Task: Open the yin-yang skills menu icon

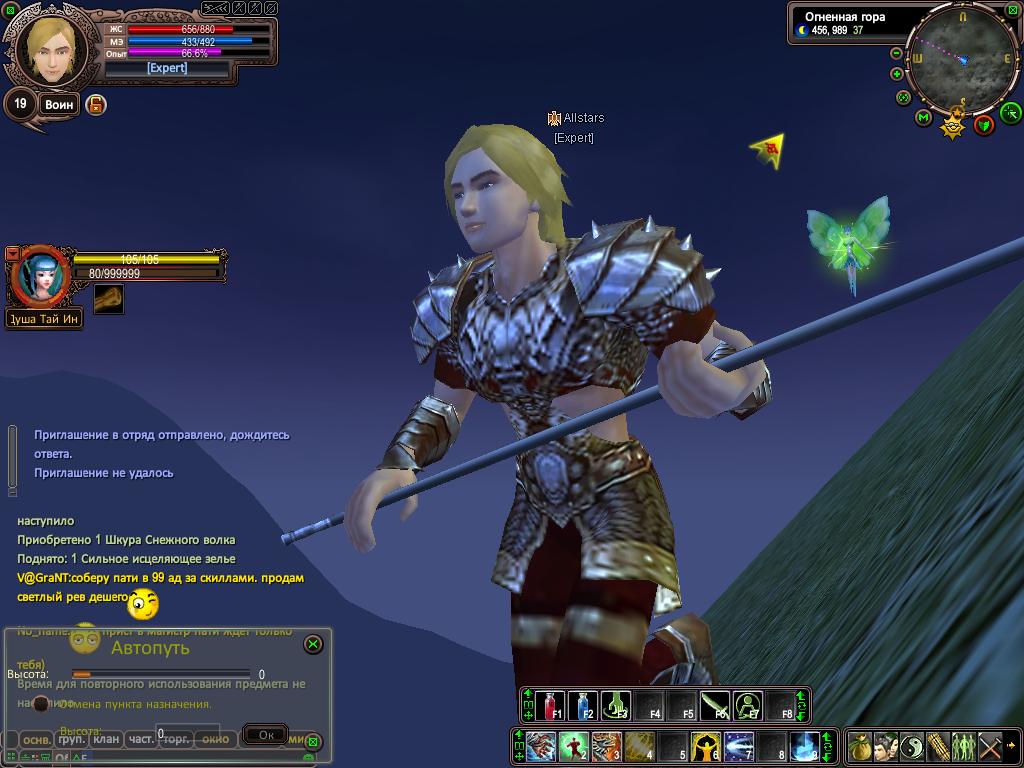Action: coord(911,746)
